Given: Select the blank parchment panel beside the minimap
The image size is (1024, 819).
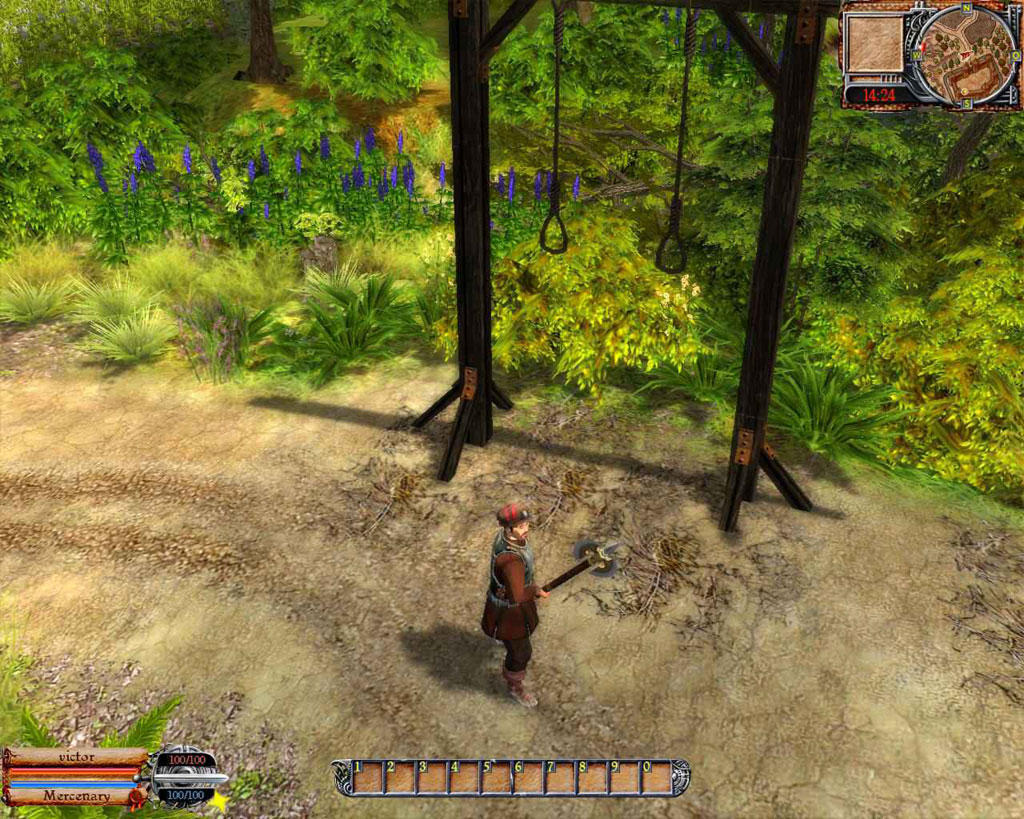Looking at the screenshot, I should pos(874,43).
